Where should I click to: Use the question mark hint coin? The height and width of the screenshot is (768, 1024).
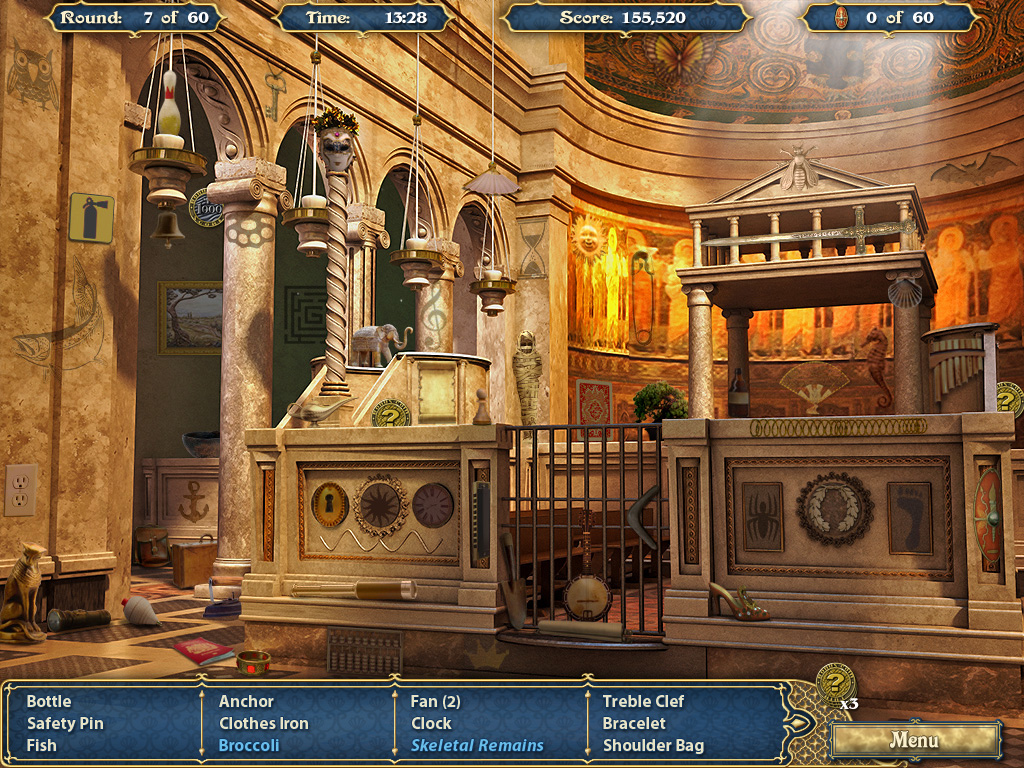pyautogui.click(x=835, y=683)
